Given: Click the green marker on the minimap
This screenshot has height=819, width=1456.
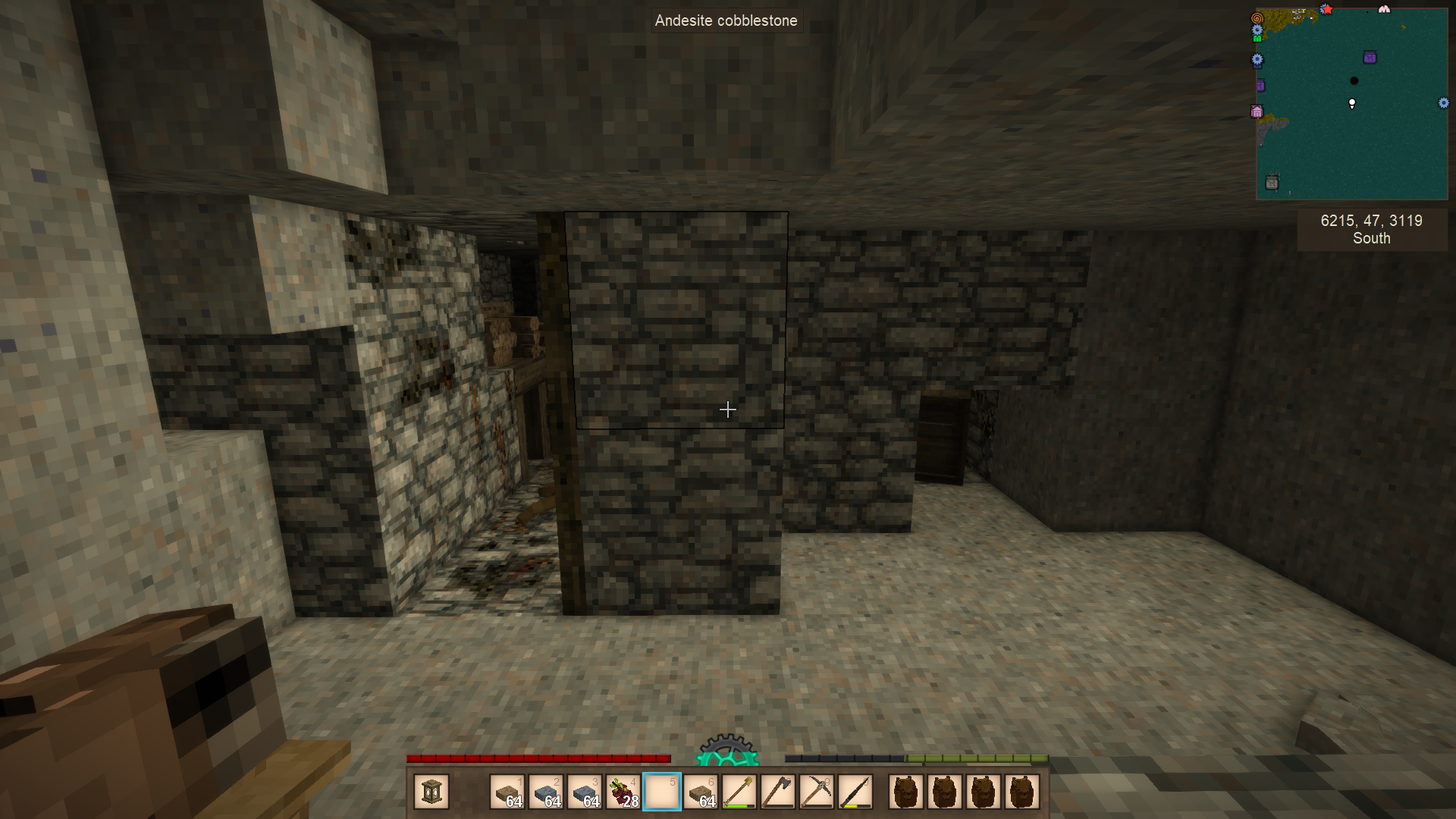Looking at the screenshot, I should point(1257,38).
